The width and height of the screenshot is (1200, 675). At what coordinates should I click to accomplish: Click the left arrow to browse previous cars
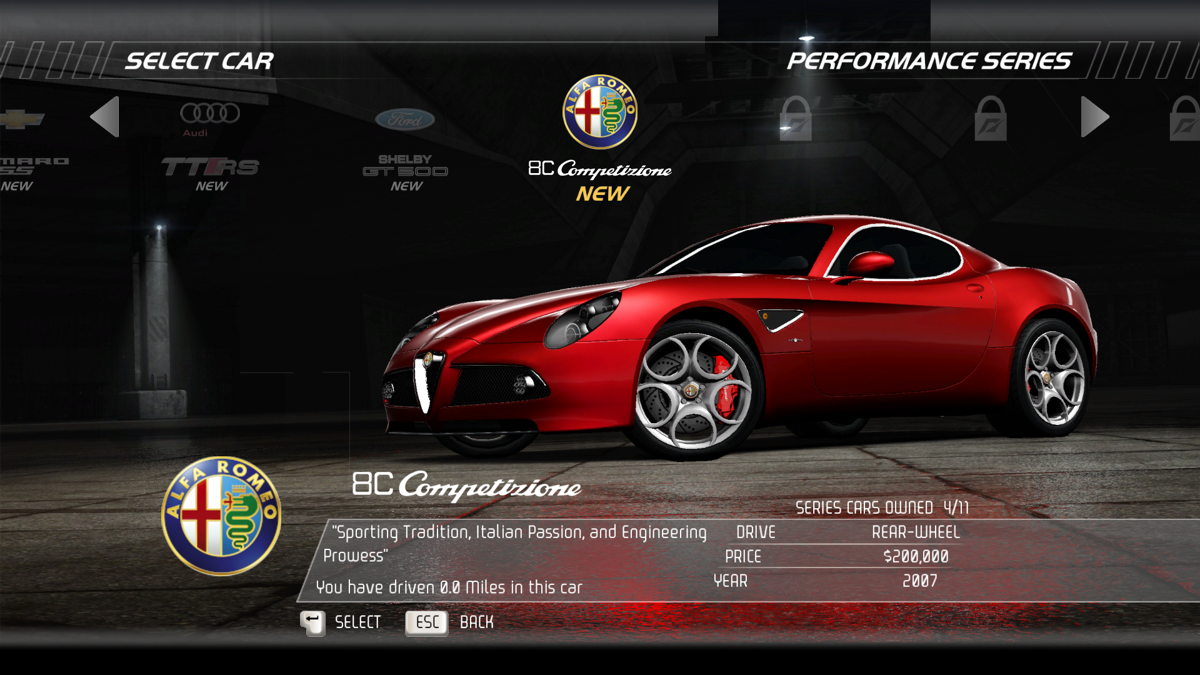coord(105,117)
